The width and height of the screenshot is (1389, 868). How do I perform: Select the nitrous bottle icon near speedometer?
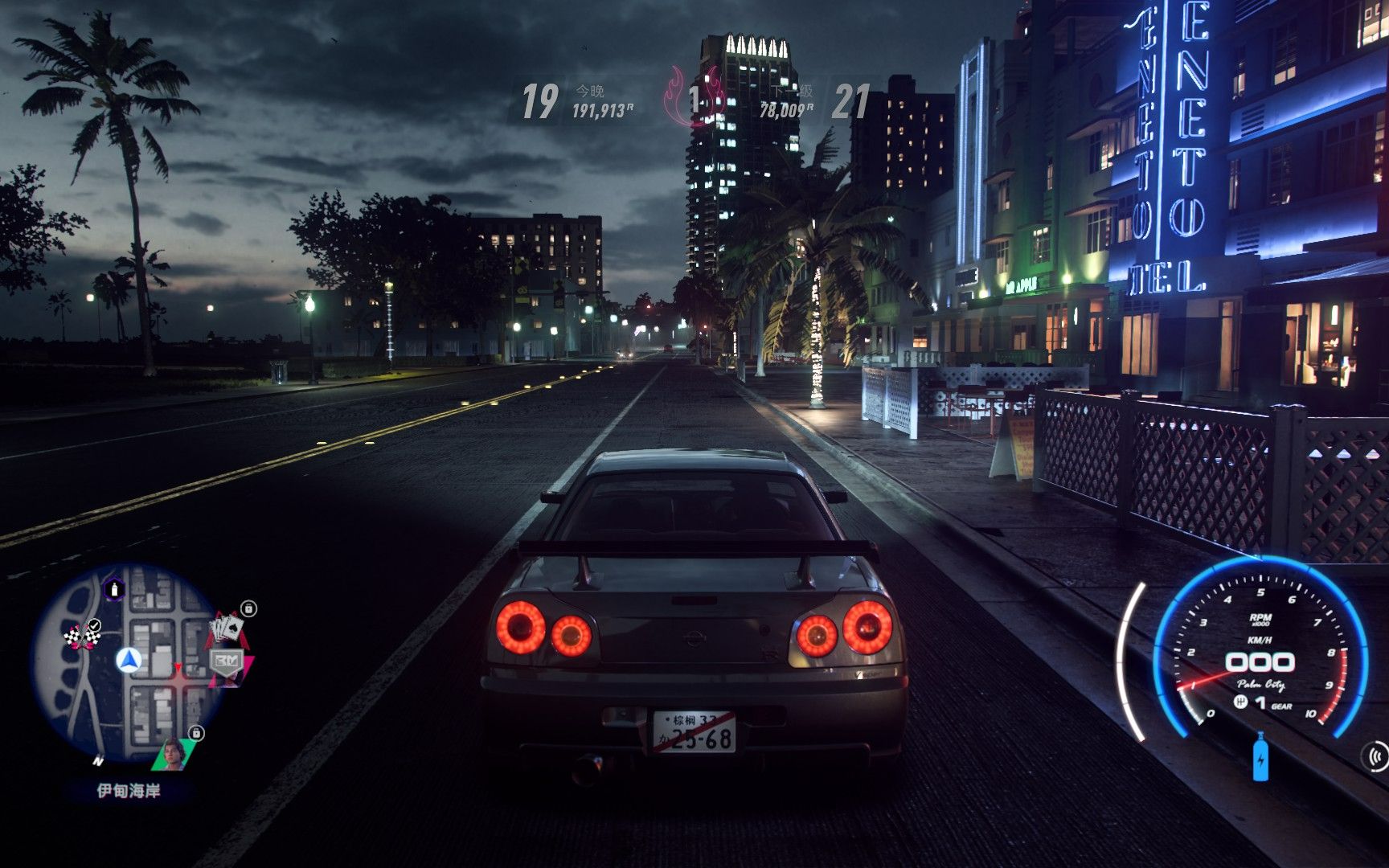(1260, 755)
